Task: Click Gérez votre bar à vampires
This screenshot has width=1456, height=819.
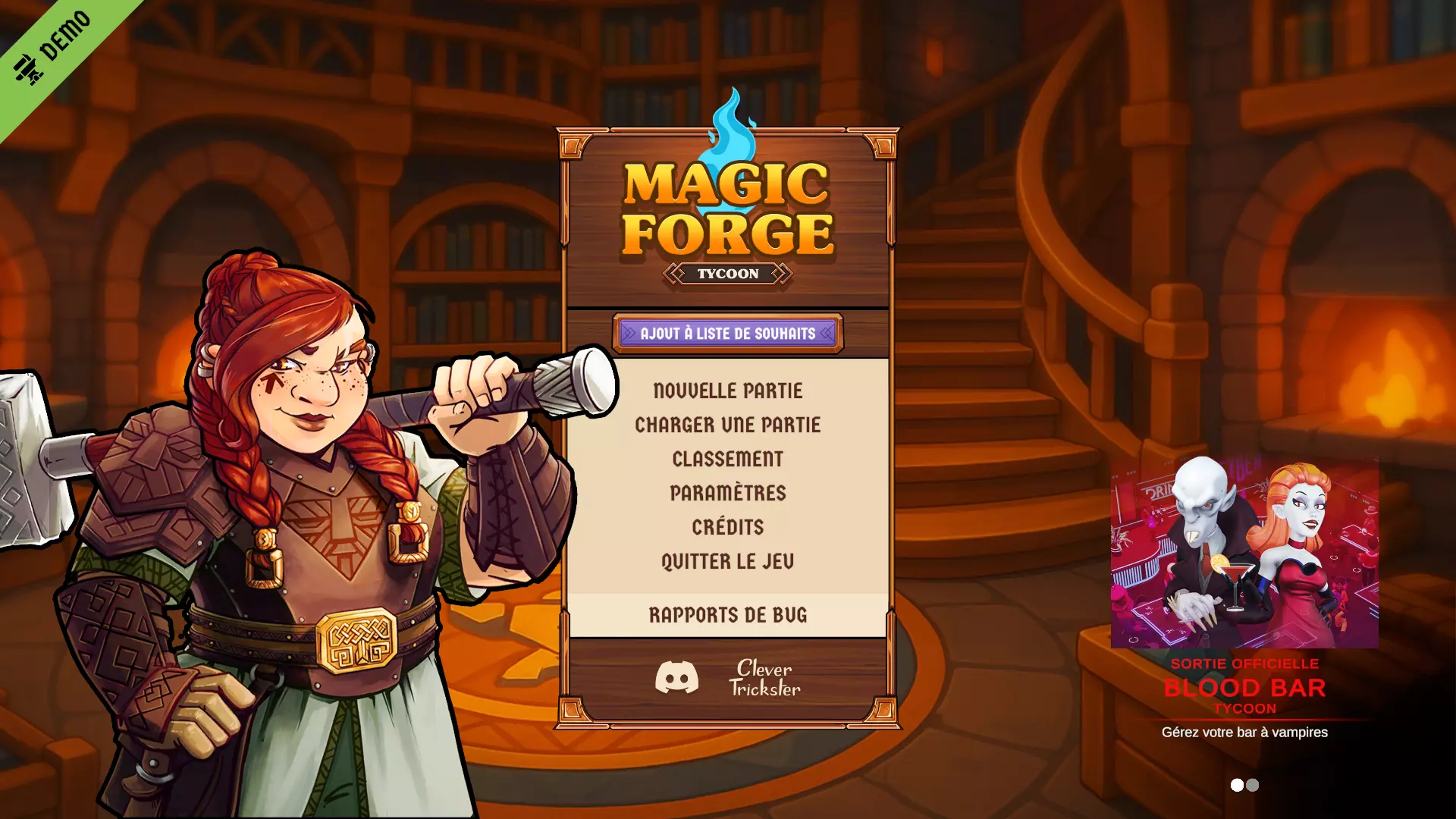Action: [1244, 733]
